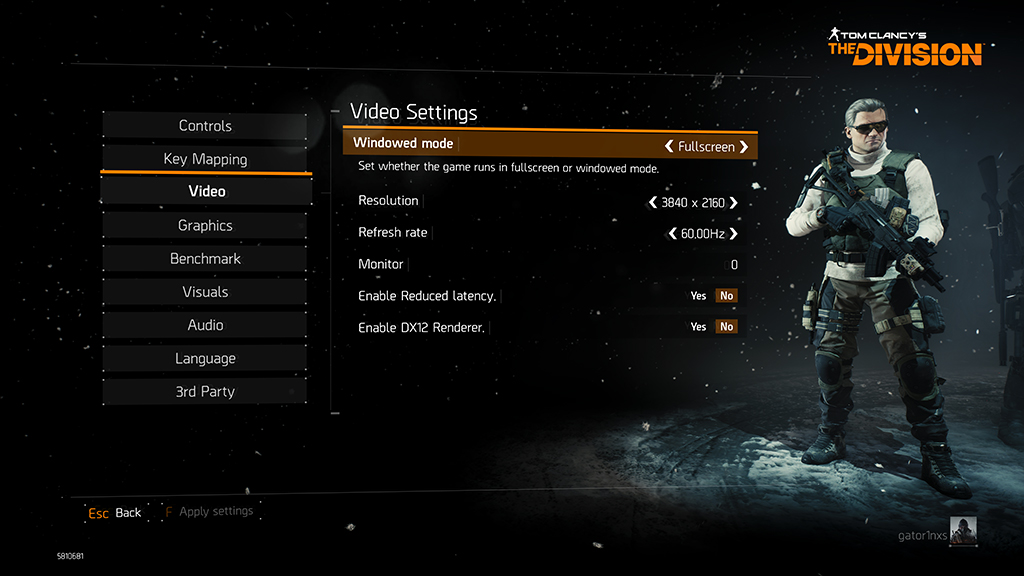Go to the Benchmark section
Screen dimensions: 1024x576
(x=205, y=259)
